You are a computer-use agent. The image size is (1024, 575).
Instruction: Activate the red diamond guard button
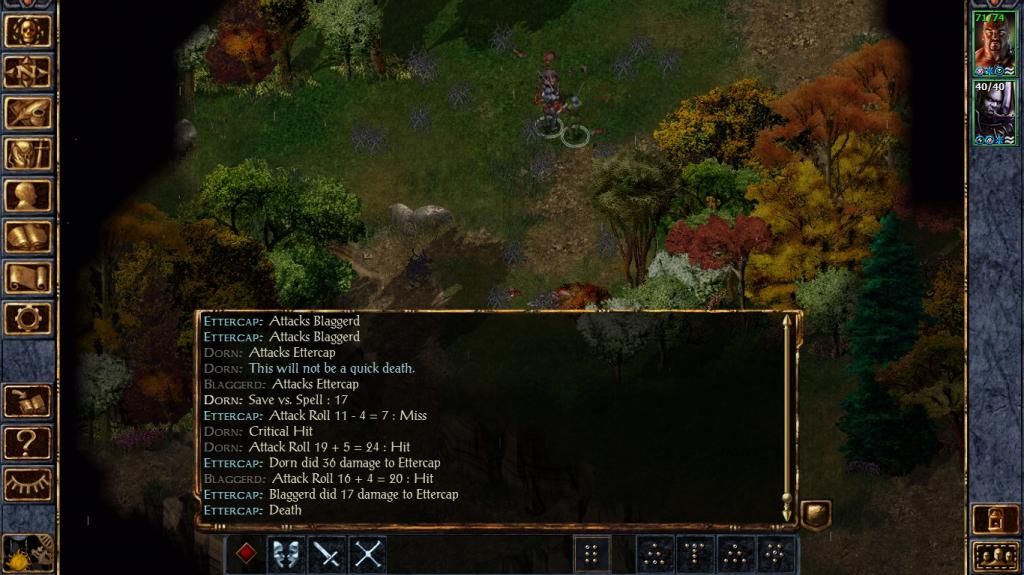point(246,554)
